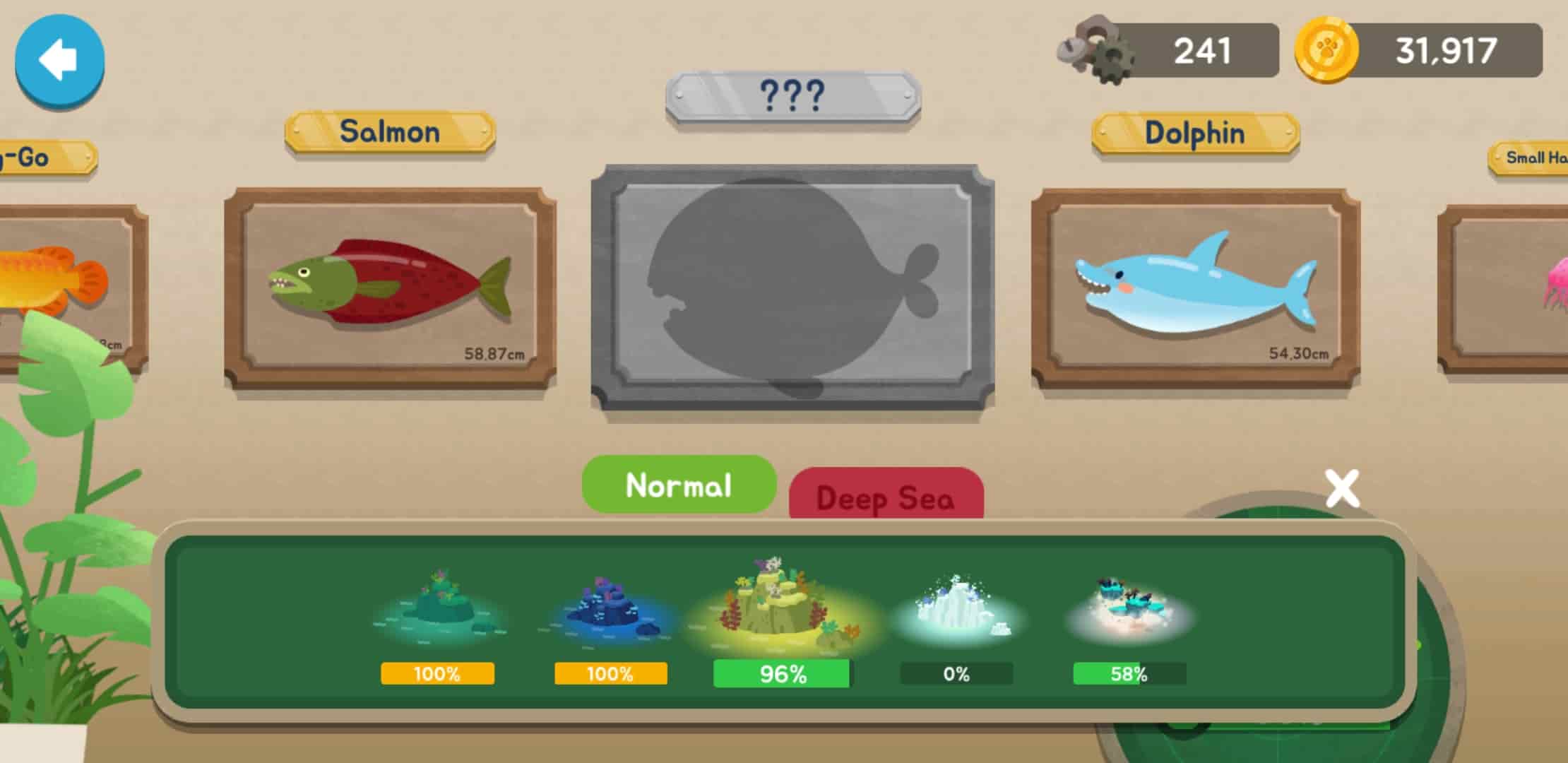The image size is (1568, 763).
Task: Click the Dolphin name plate
Action: [x=1195, y=133]
